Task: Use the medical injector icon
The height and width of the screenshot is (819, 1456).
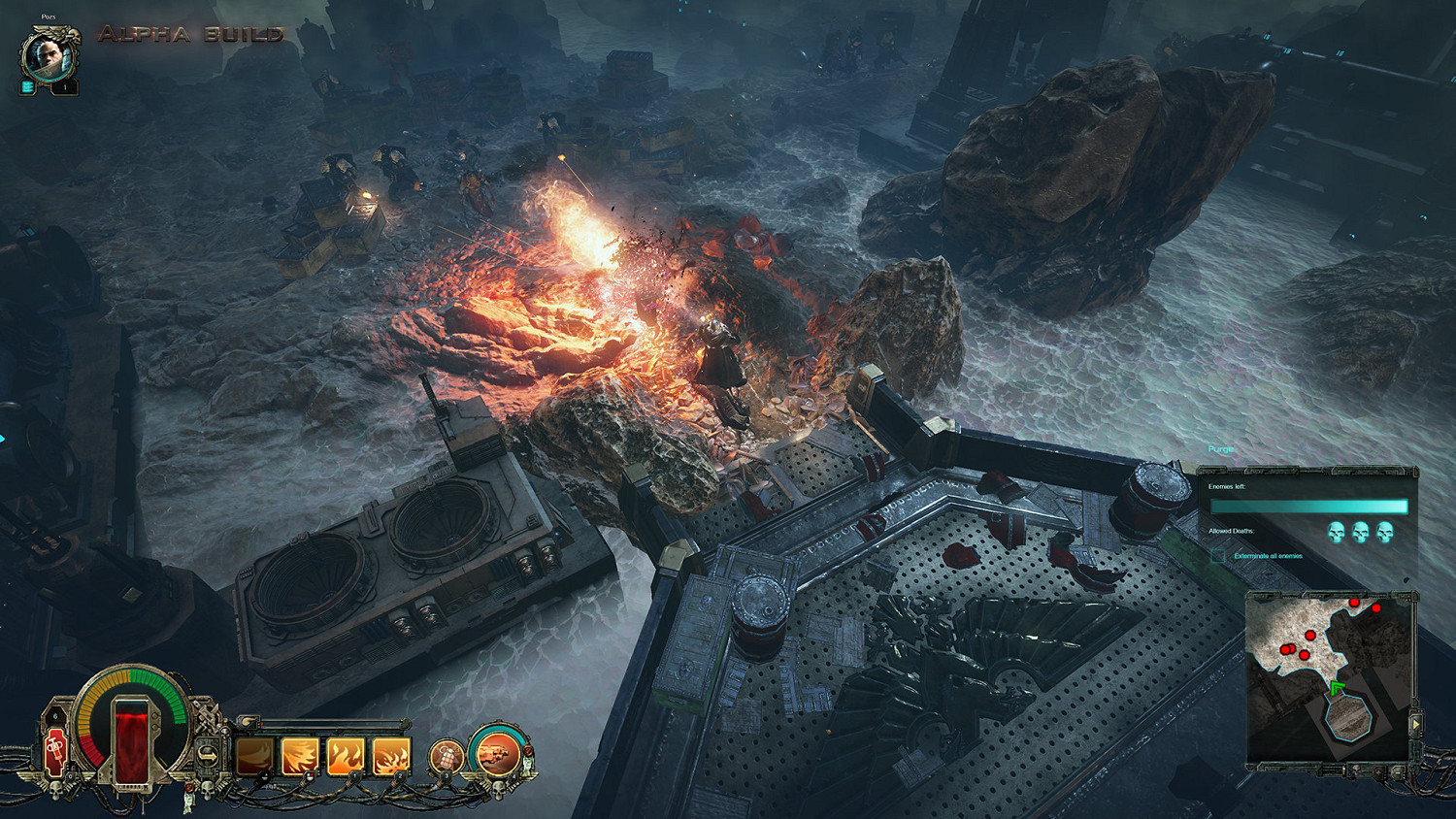Action: [56, 750]
